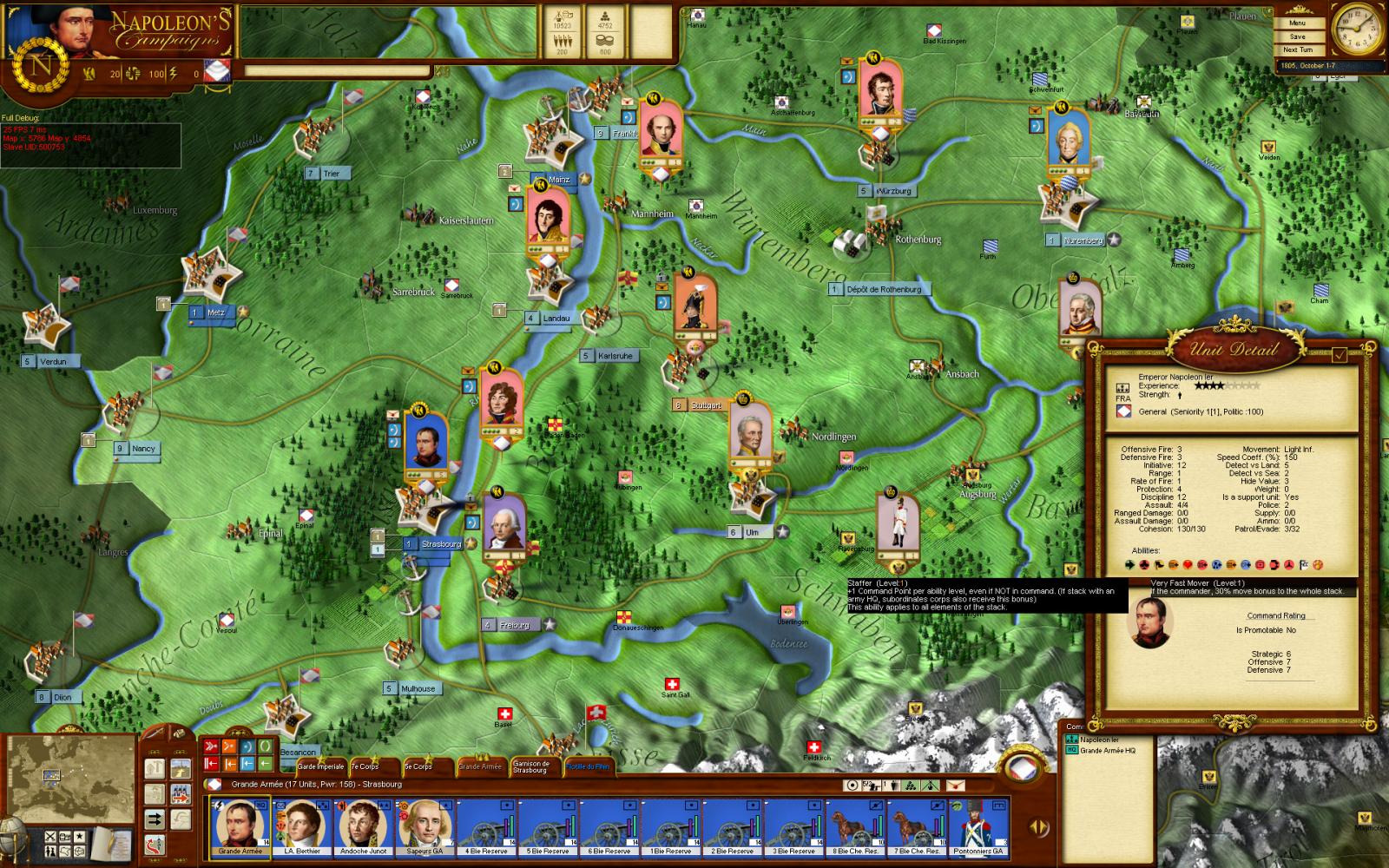The image size is (1389, 868).
Task: Choose the Garnison de Strasbourg tab
Action: point(530,767)
